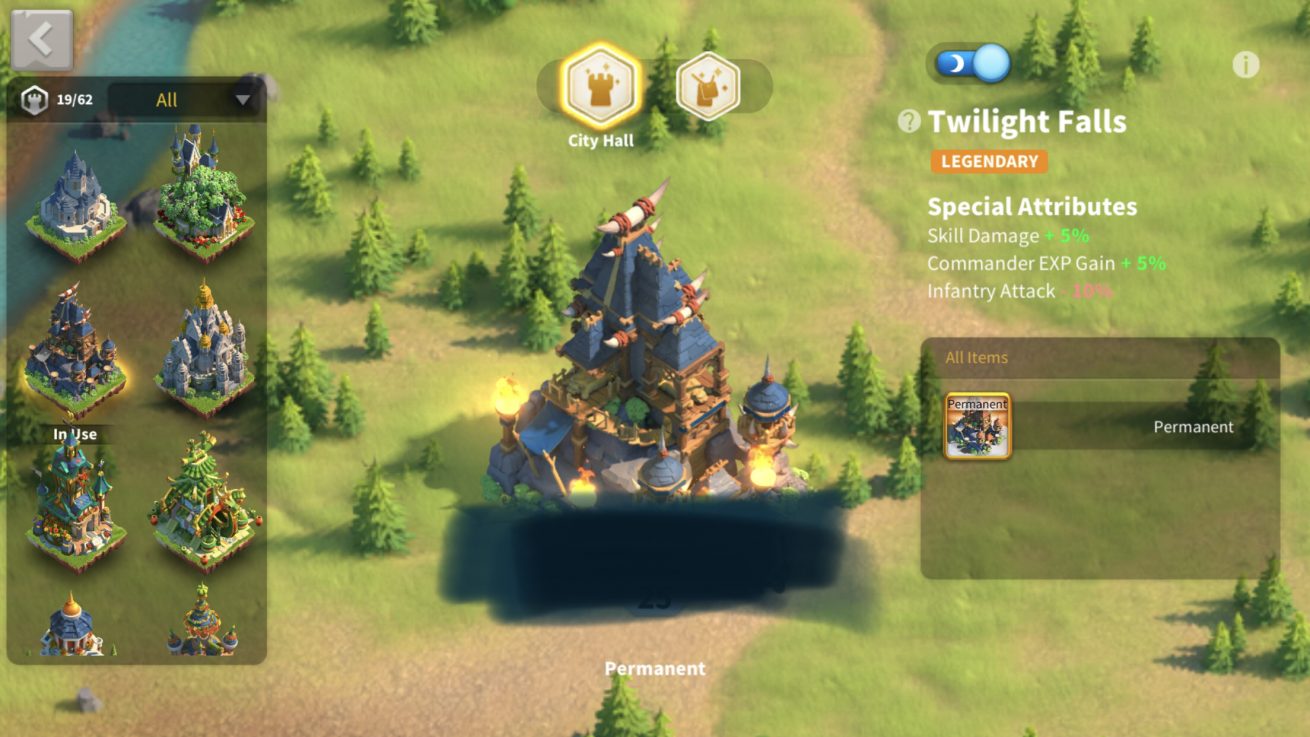Open the info icon
Viewport: 1310px width, 737px height.
1245,65
